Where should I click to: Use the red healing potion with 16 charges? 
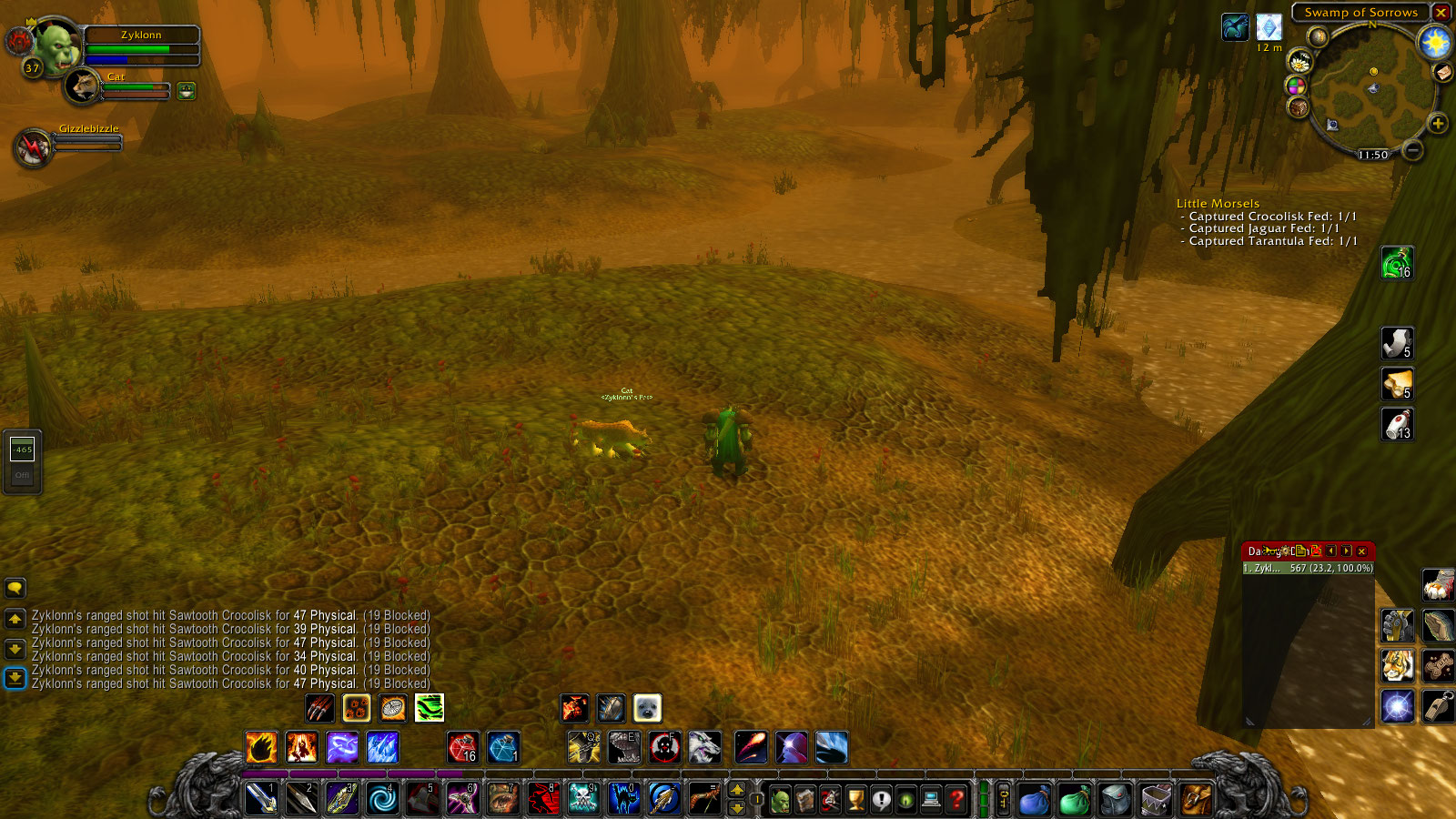[x=462, y=748]
